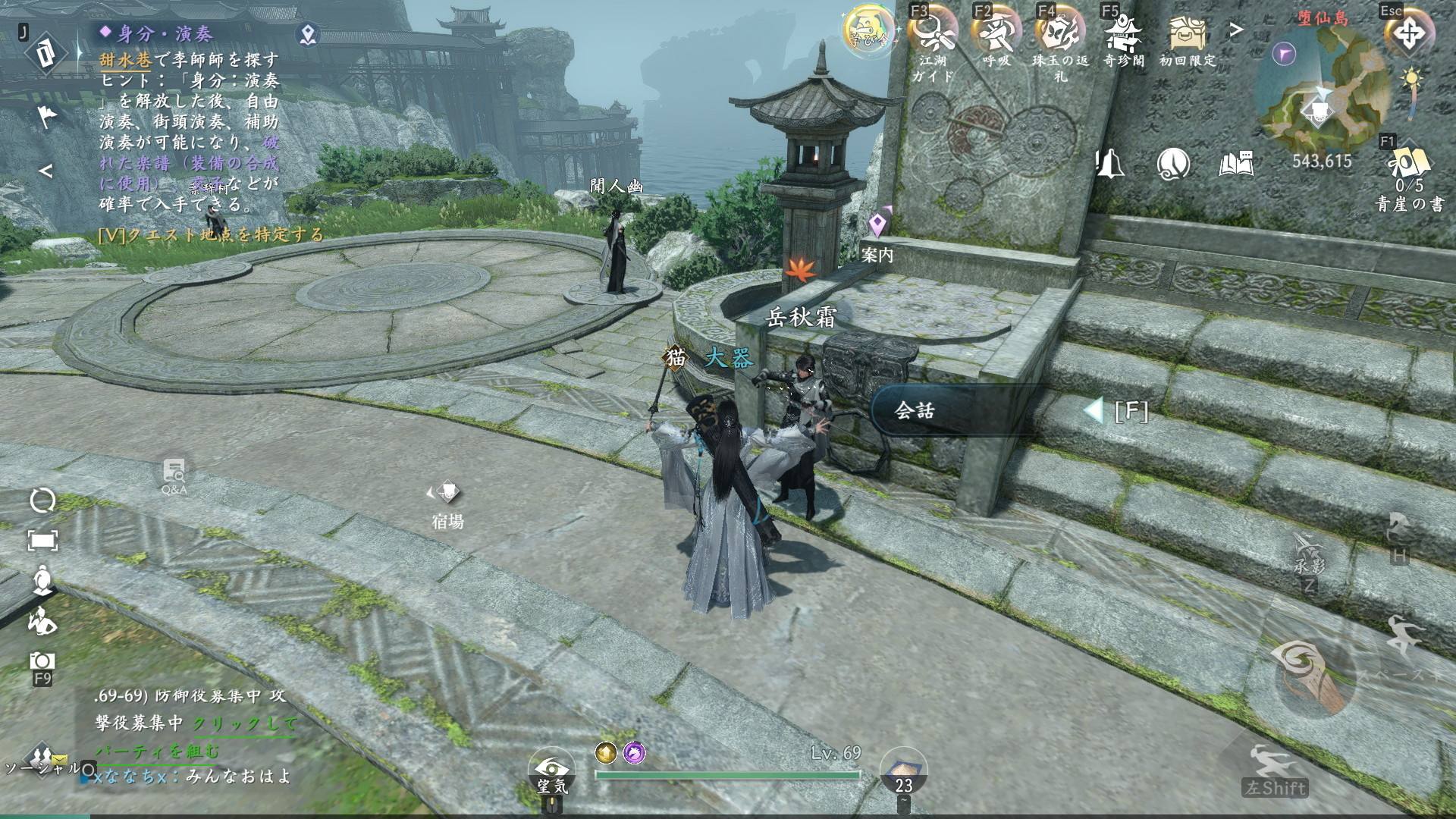
Task: Collapse the quest tracker panel arrow
Action: pos(45,171)
